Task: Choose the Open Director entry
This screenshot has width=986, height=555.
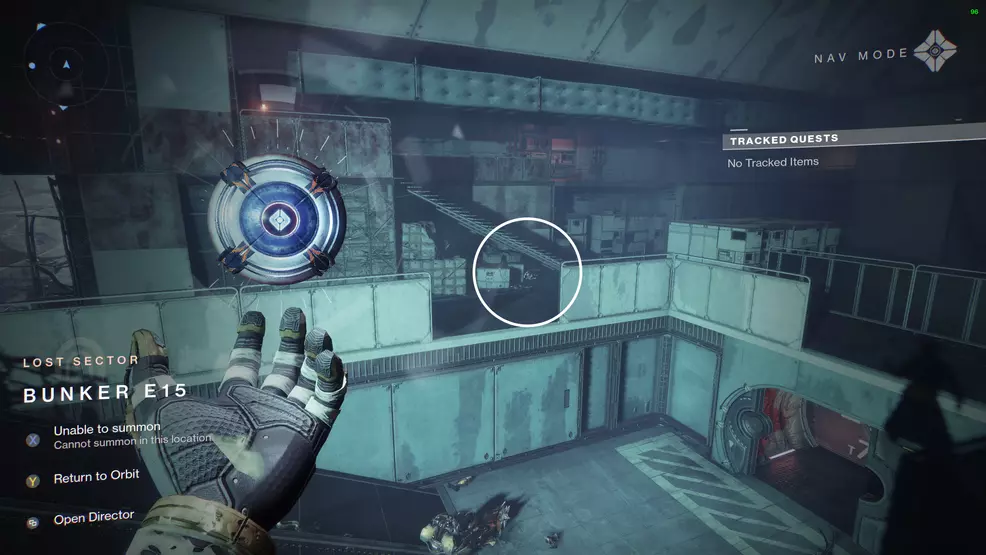Action: click(x=94, y=517)
